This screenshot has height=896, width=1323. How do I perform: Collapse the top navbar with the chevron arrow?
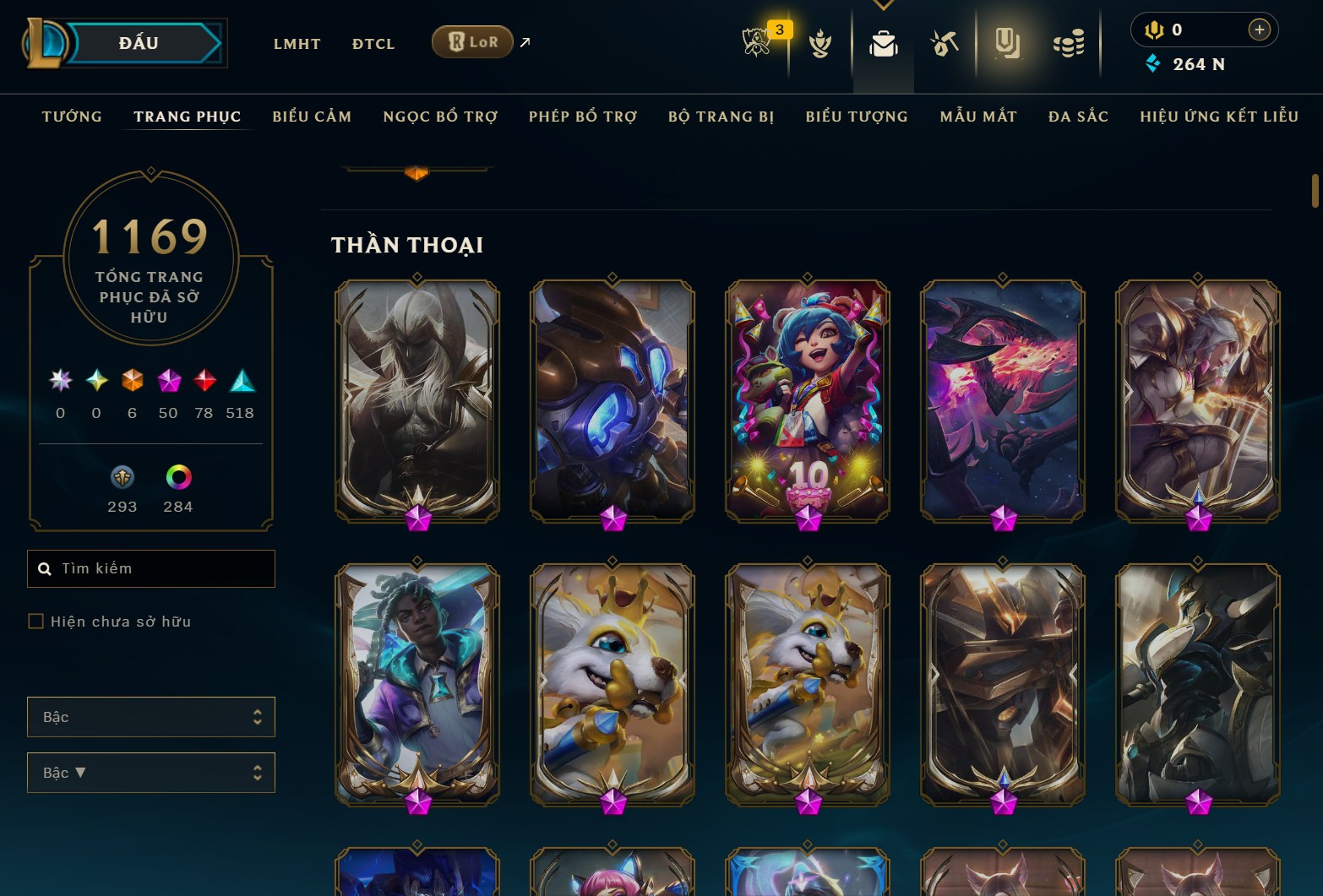pos(884,4)
